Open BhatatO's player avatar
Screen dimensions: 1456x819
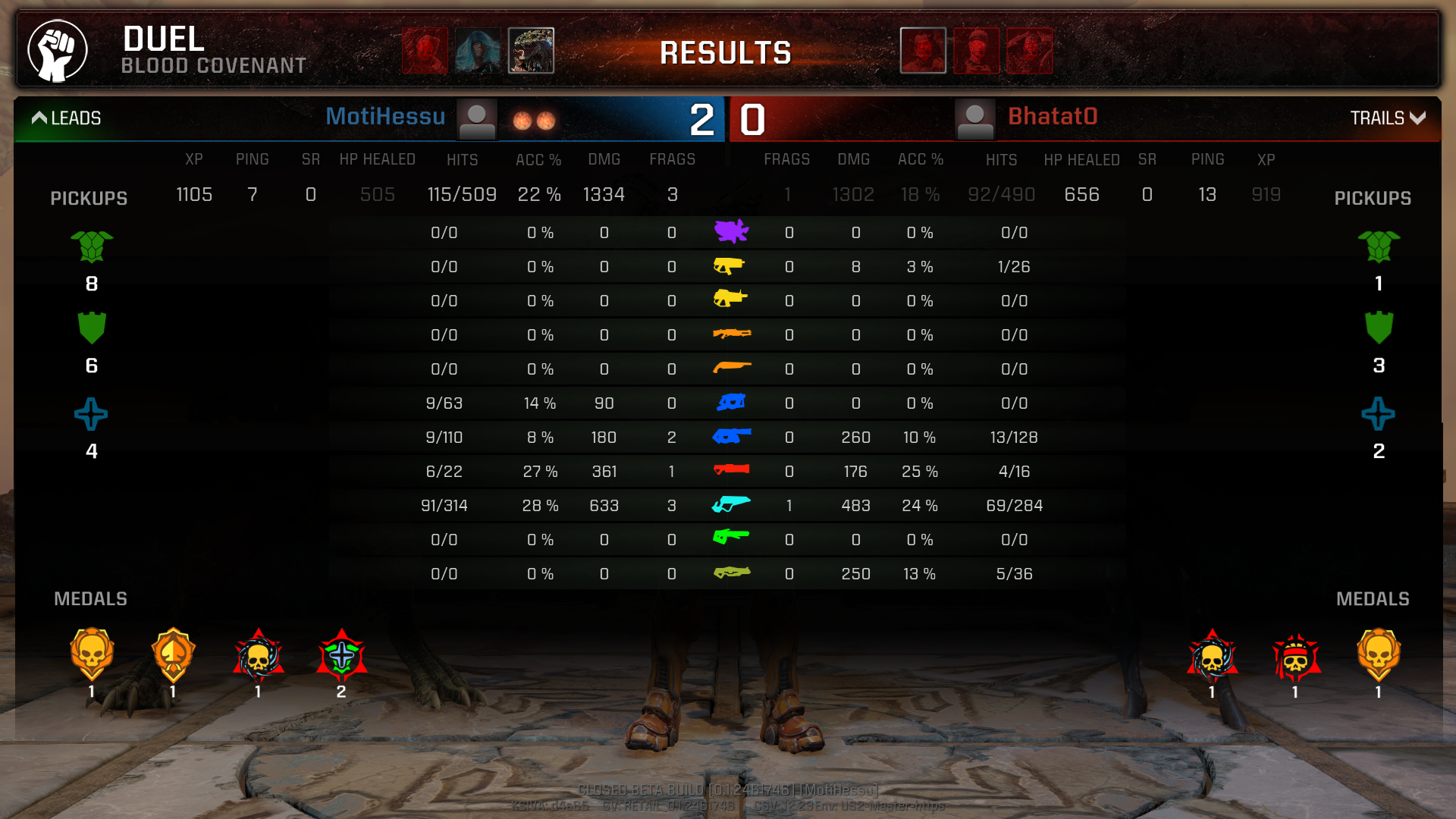(x=974, y=119)
